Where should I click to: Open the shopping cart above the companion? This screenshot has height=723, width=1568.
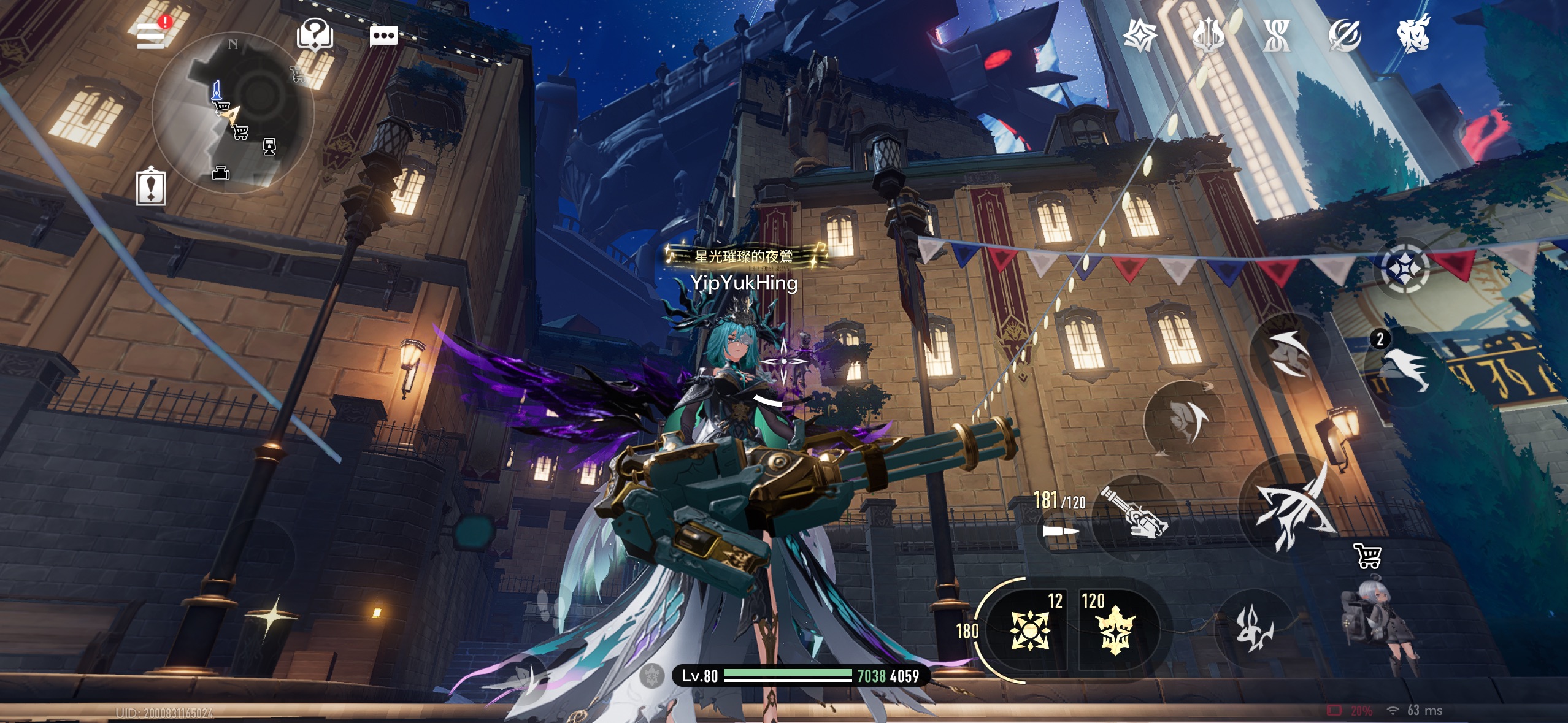click(x=1367, y=556)
